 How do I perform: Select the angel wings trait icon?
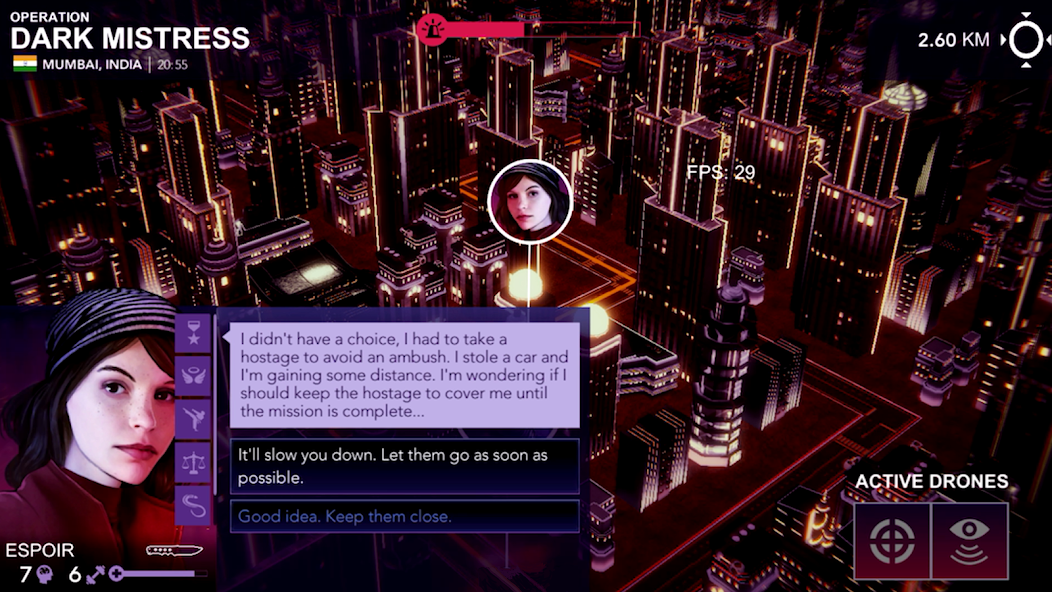point(193,376)
